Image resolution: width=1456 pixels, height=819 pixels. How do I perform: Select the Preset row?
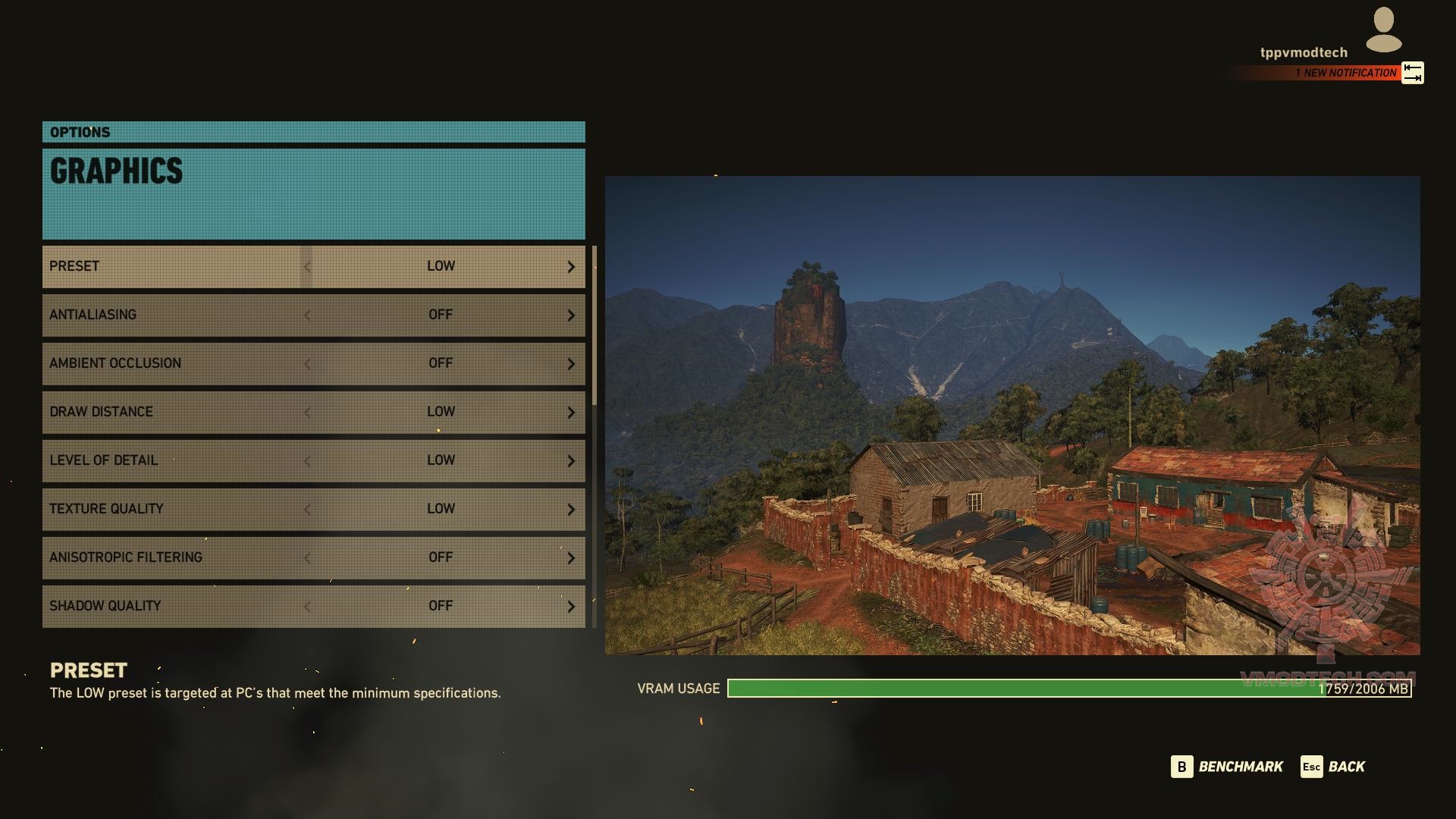point(174,266)
